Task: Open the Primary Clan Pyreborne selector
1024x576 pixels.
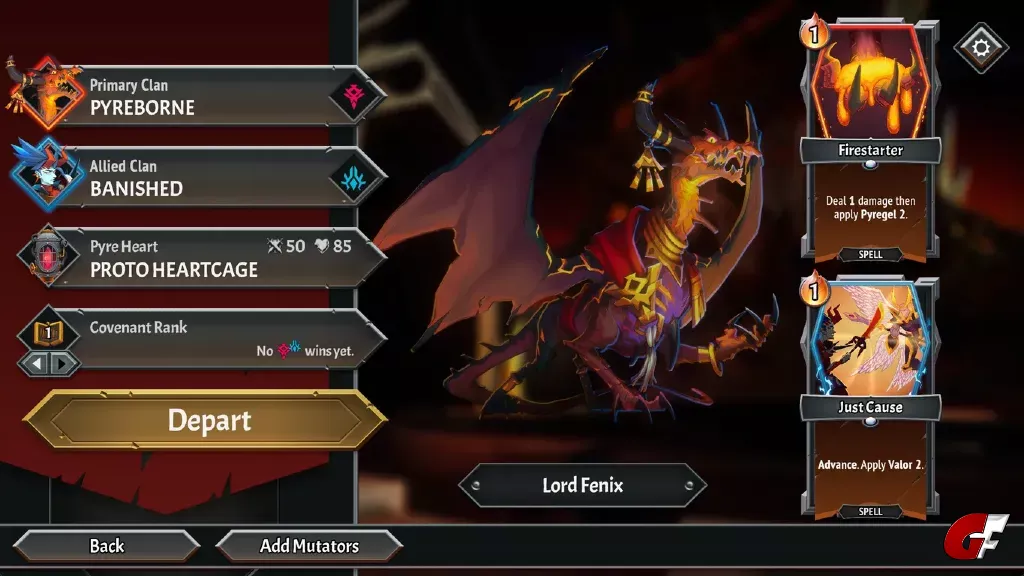Action: (x=200, y=98)
